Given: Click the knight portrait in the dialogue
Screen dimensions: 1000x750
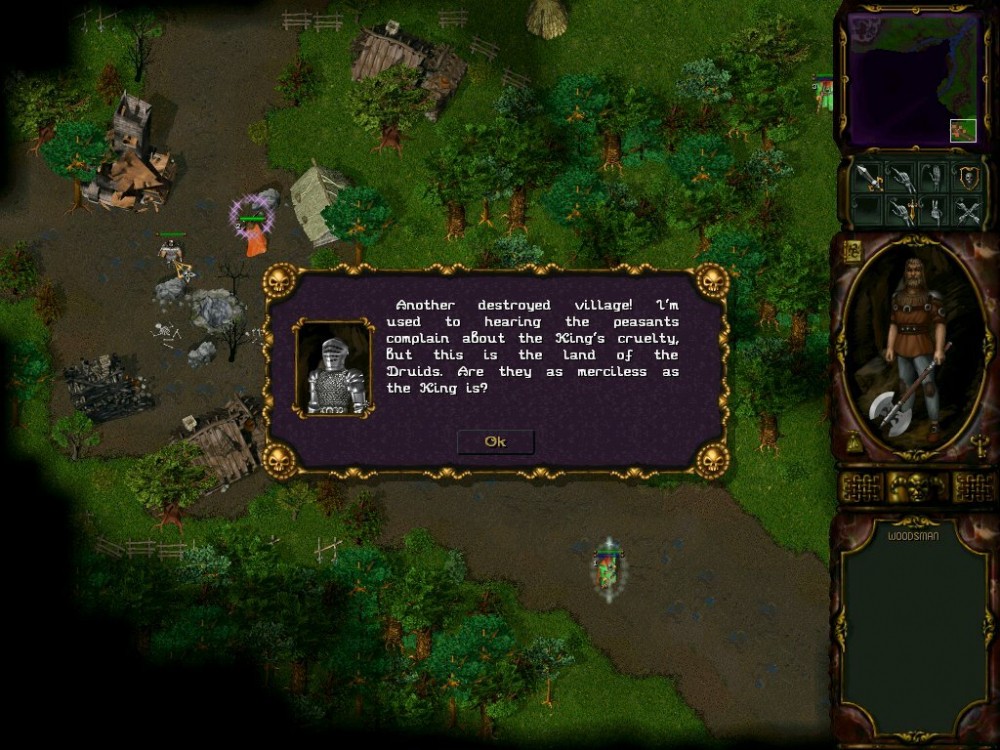Looking at the screenshot, I should (334, 368).
